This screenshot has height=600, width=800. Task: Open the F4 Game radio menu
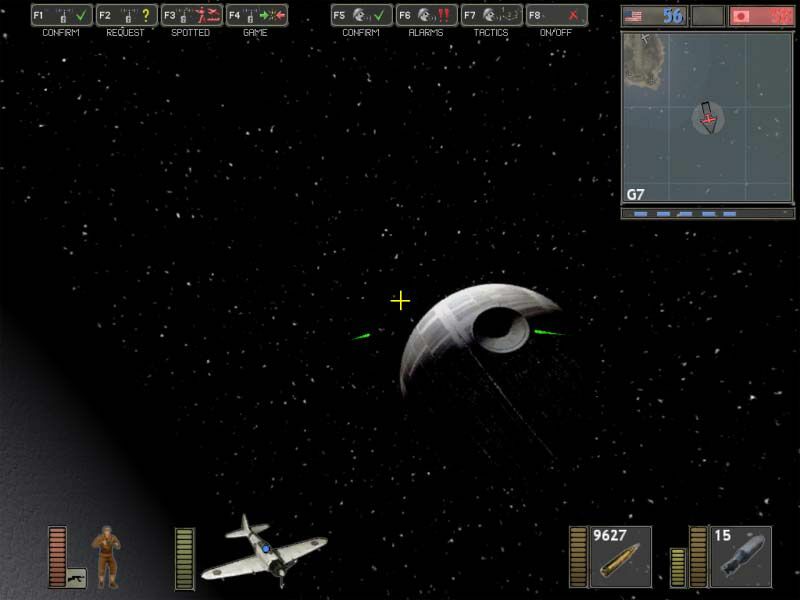coord(257,16)
